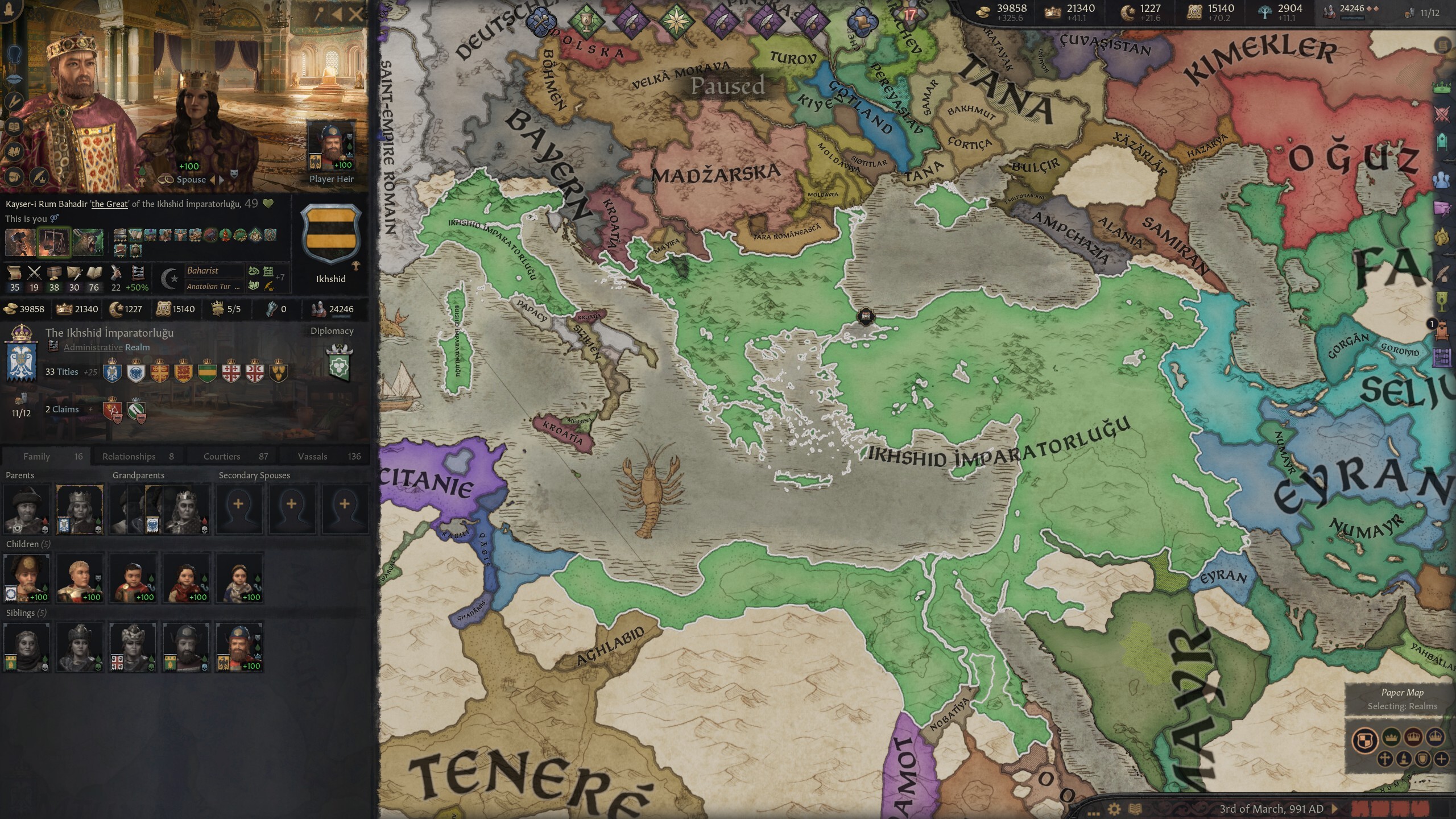Open the Baharist faith entry
1456x819 pixels.
click(203, 271)
